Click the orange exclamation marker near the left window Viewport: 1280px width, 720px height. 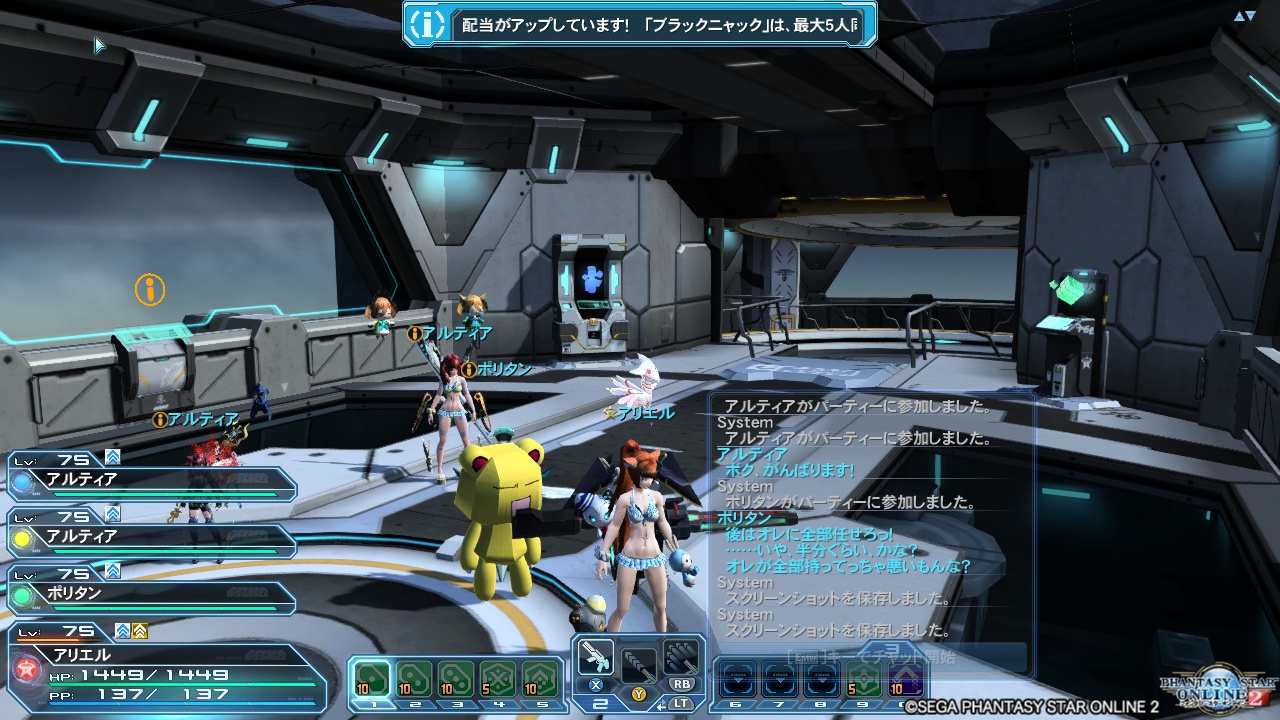tap(148, 290)
